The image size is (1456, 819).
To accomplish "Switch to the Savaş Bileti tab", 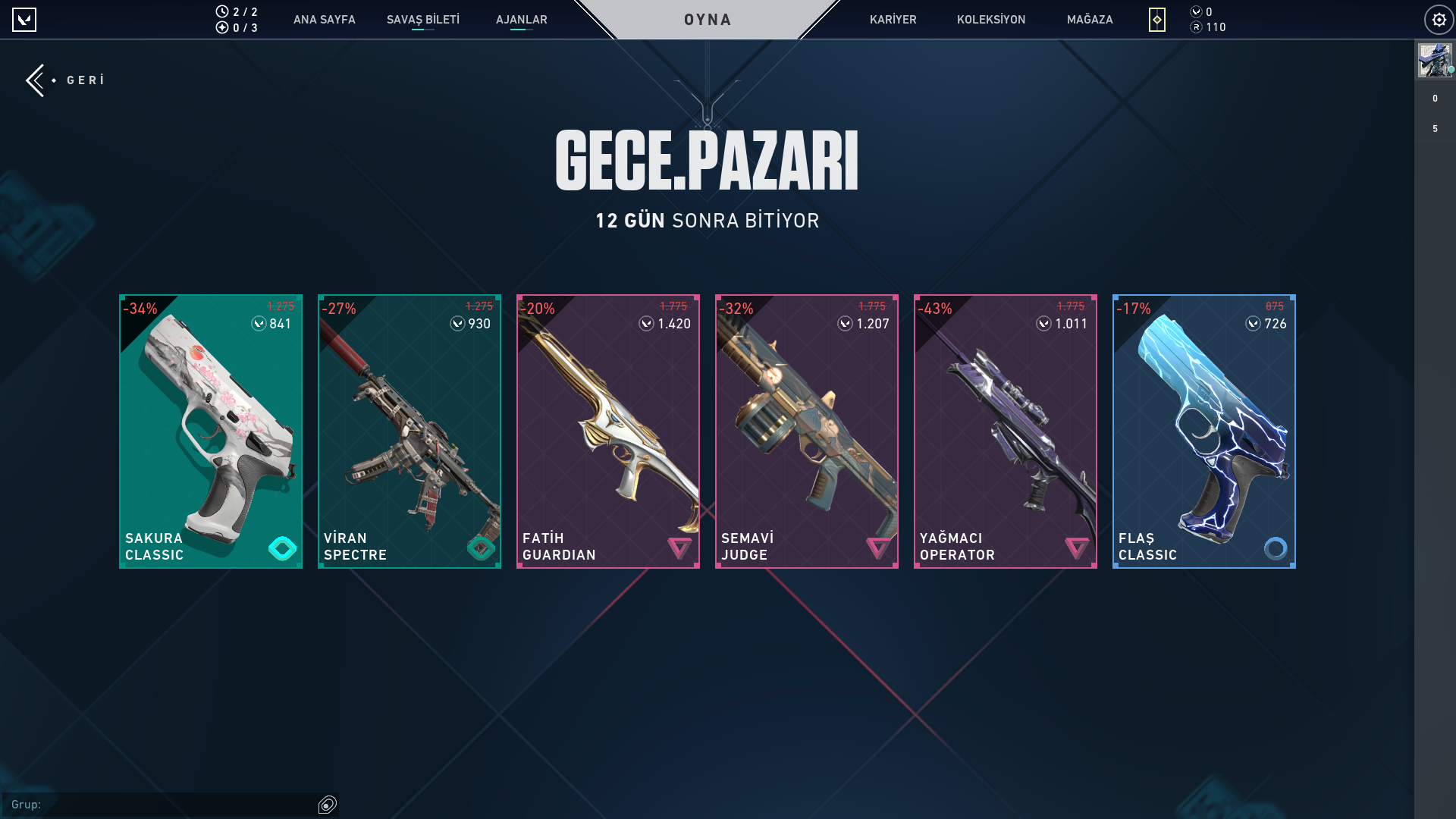I will pyautogui.click(x=422, y=20).
